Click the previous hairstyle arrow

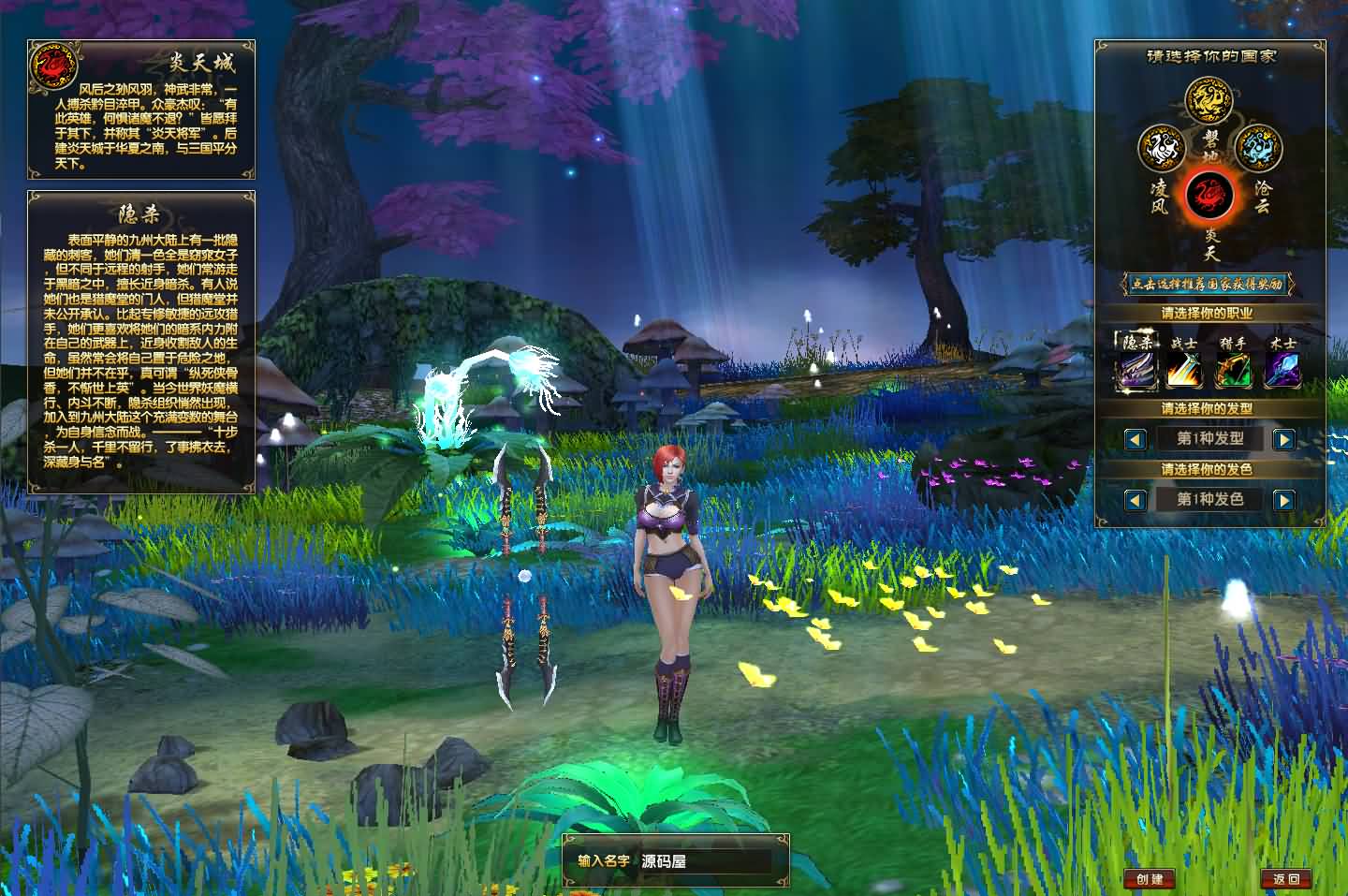point(1135,438)
